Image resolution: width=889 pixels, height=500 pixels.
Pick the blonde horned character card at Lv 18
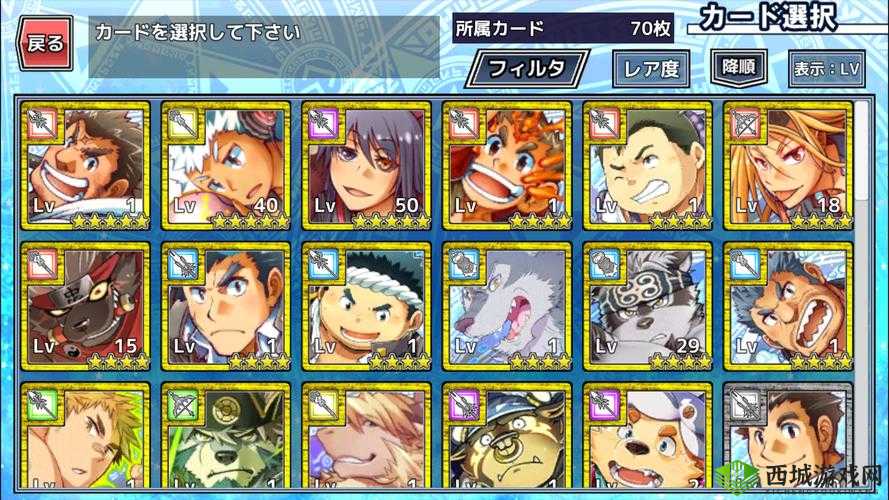click(787, 165)
